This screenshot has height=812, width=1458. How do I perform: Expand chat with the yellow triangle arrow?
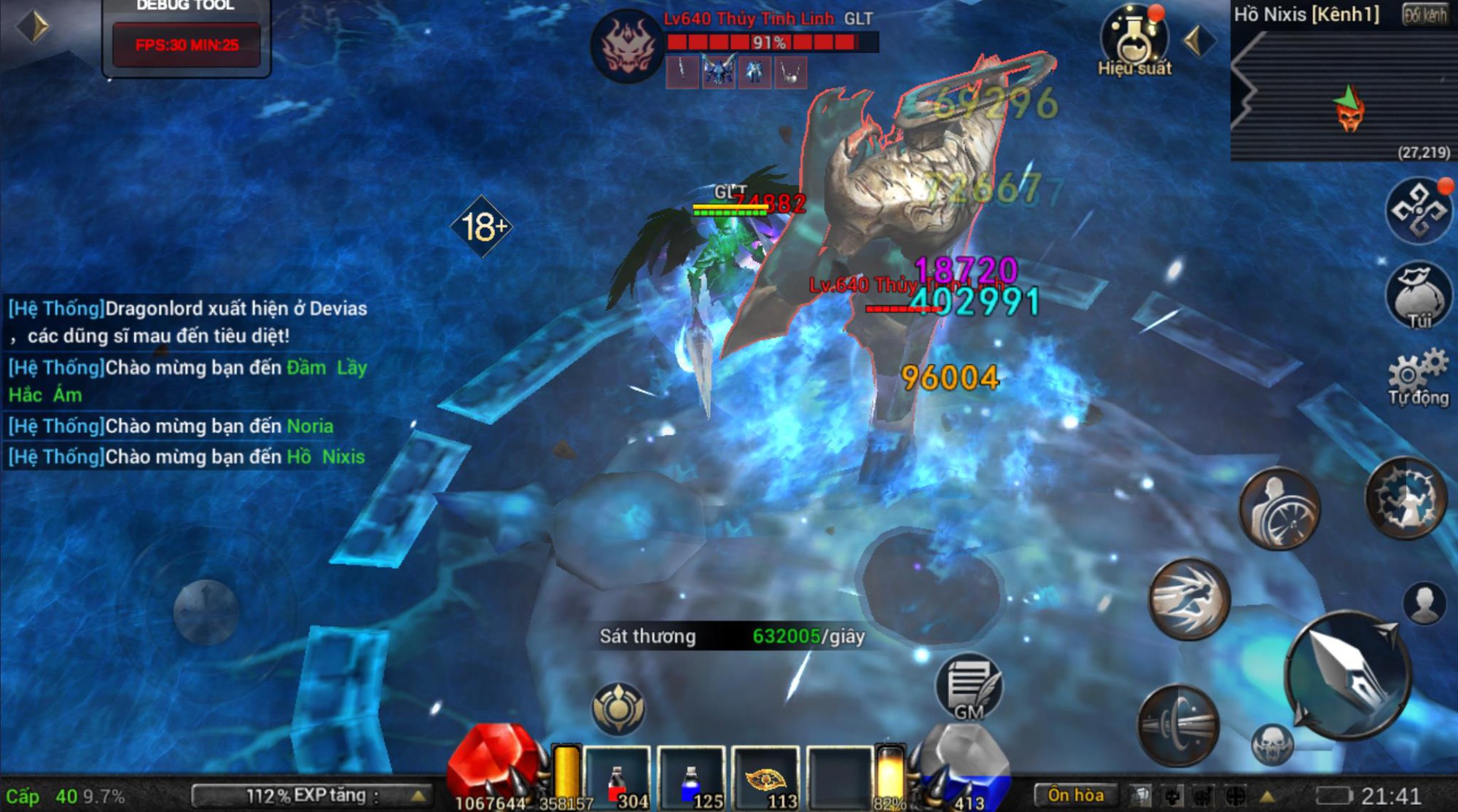click(x=1266, y=797)
